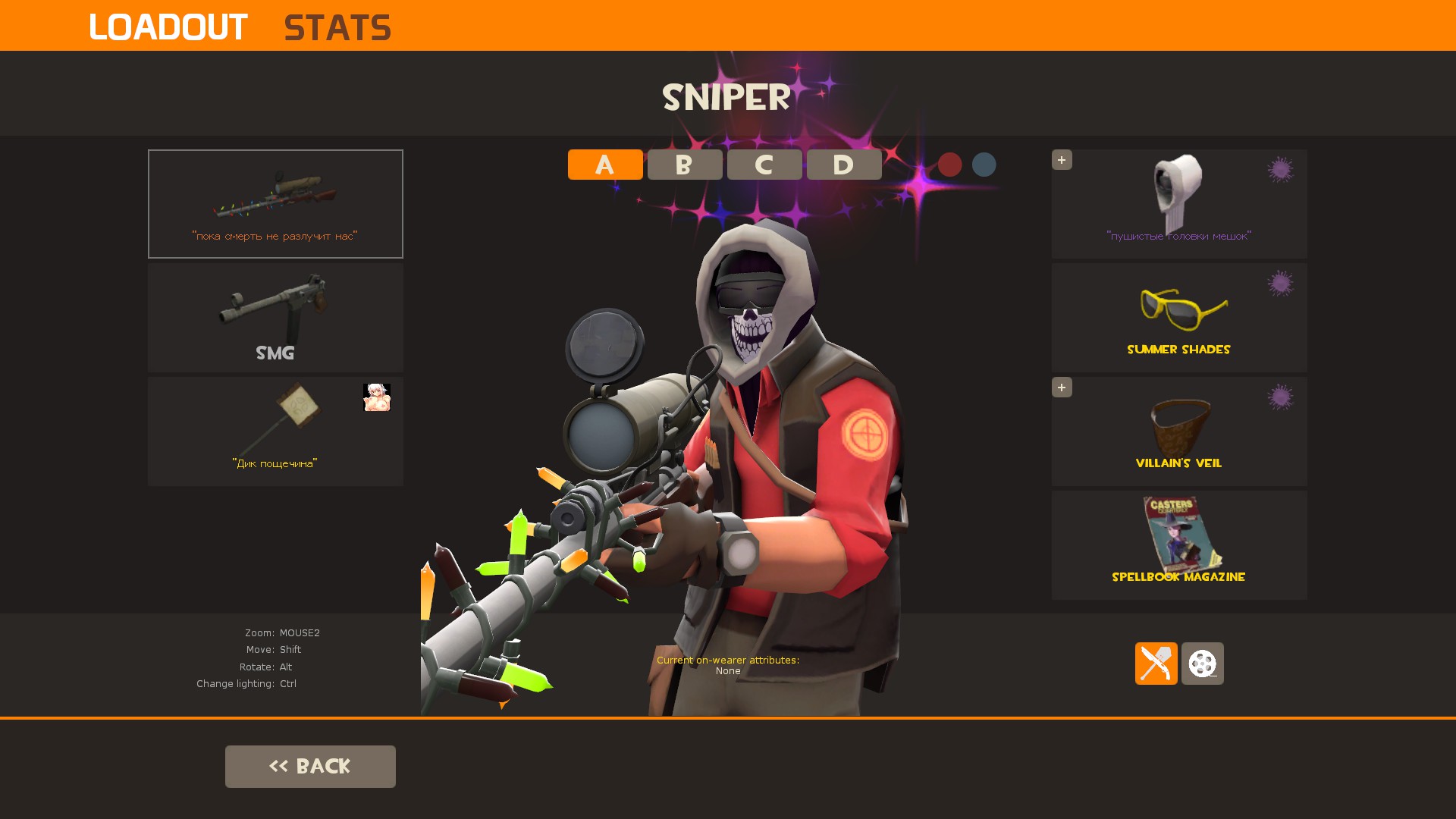Click the purple paint splatter on Summer Shades
The width and height of the screenshot is (1456, 819).
[x=1282, y=283]
